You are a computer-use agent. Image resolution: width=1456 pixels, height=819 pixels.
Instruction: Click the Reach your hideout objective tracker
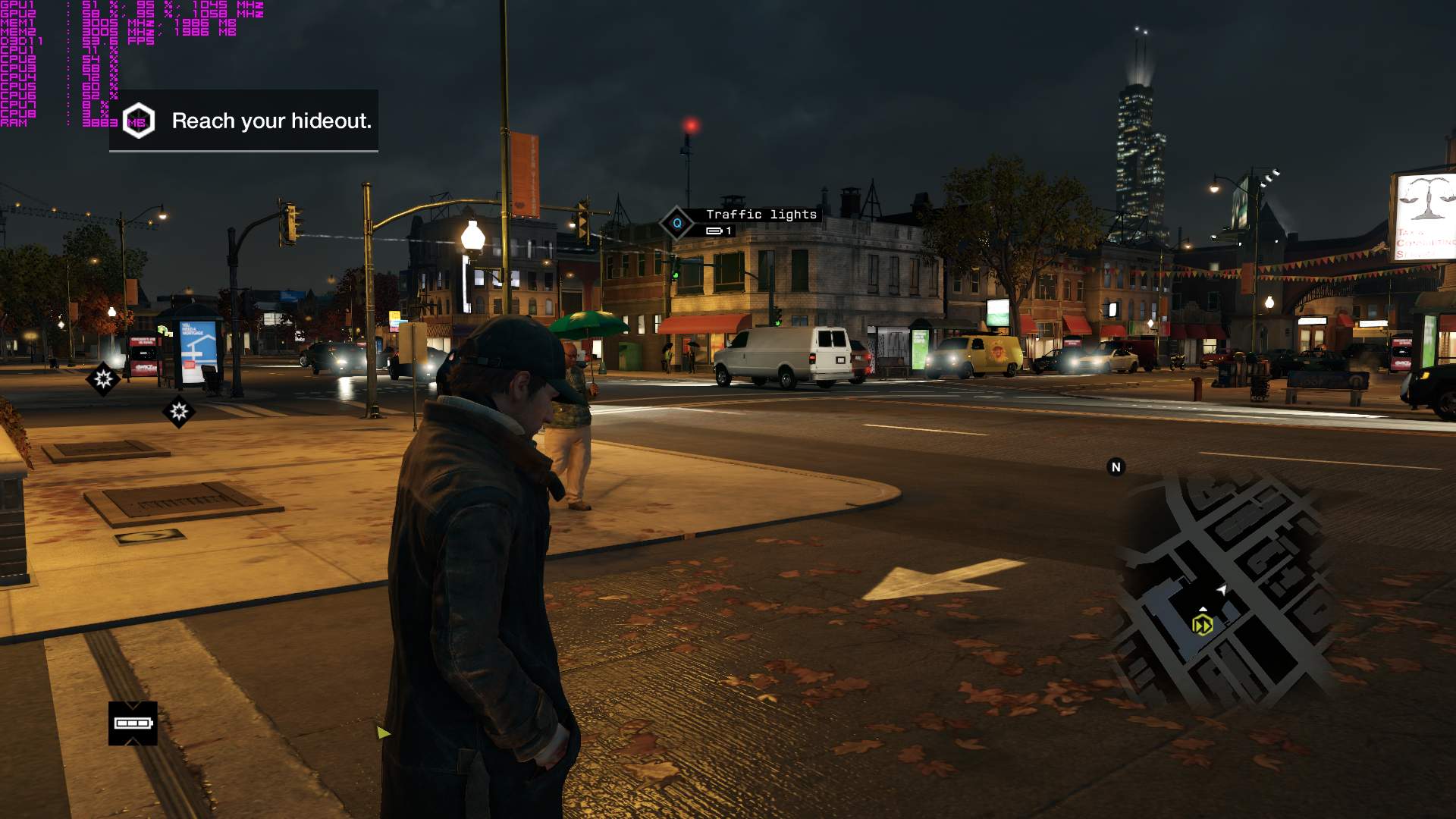(x=244, y=121)
